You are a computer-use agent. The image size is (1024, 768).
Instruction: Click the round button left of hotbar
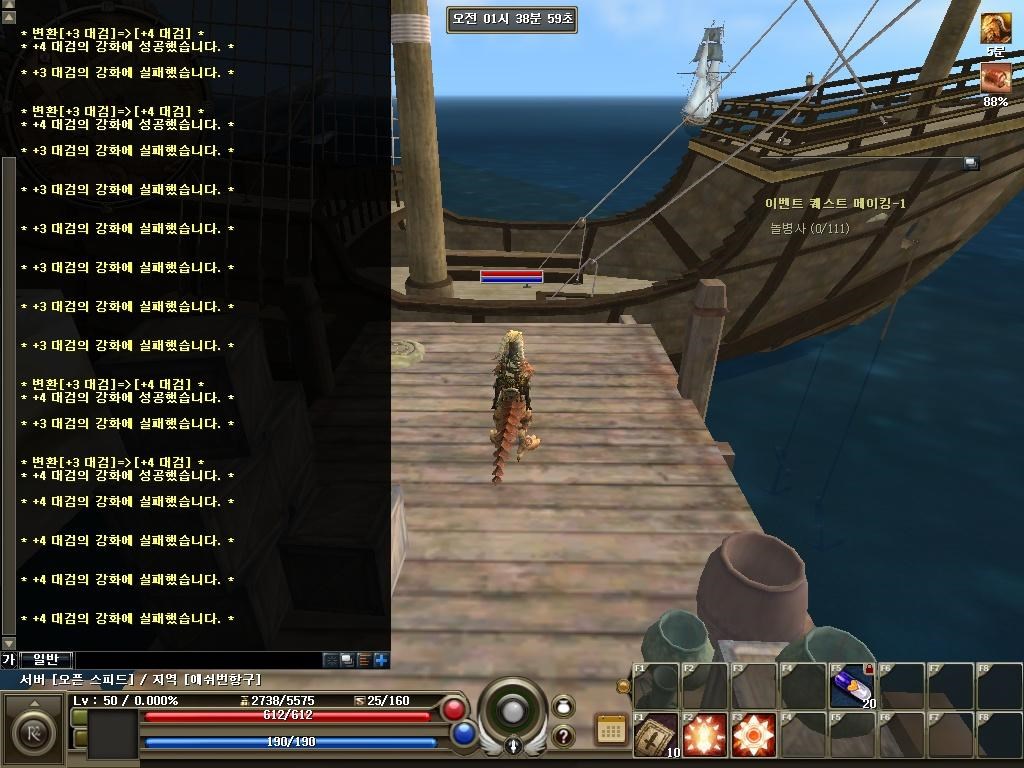(x=624, y=686)
